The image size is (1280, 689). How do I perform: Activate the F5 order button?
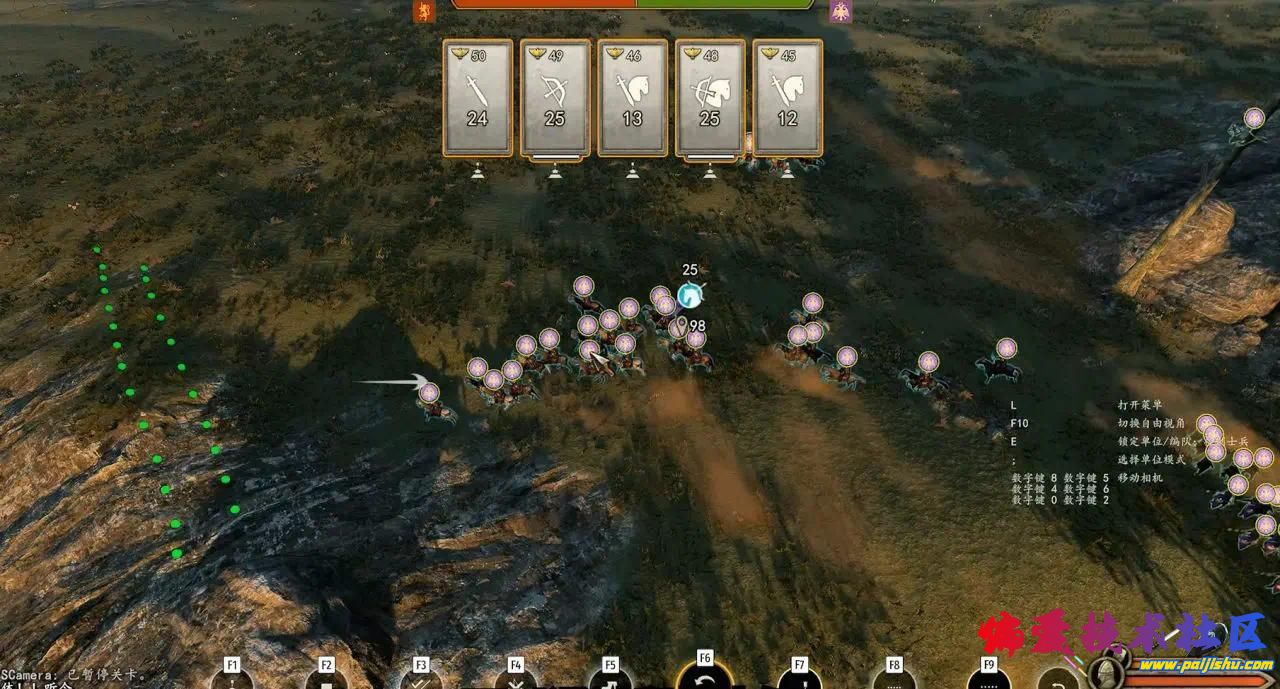(610, 678)
